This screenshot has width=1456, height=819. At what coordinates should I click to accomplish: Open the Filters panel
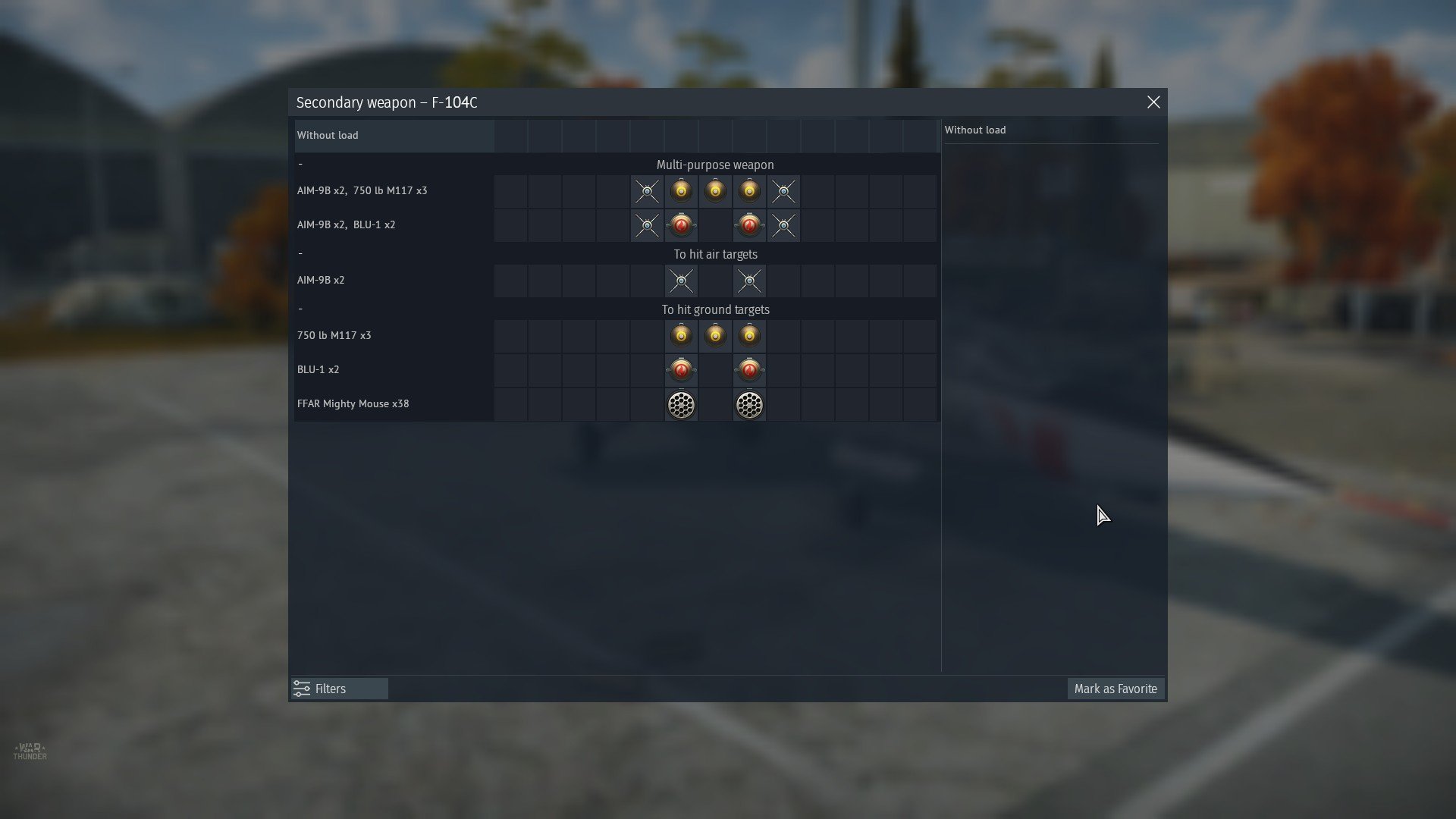(330, 689)
